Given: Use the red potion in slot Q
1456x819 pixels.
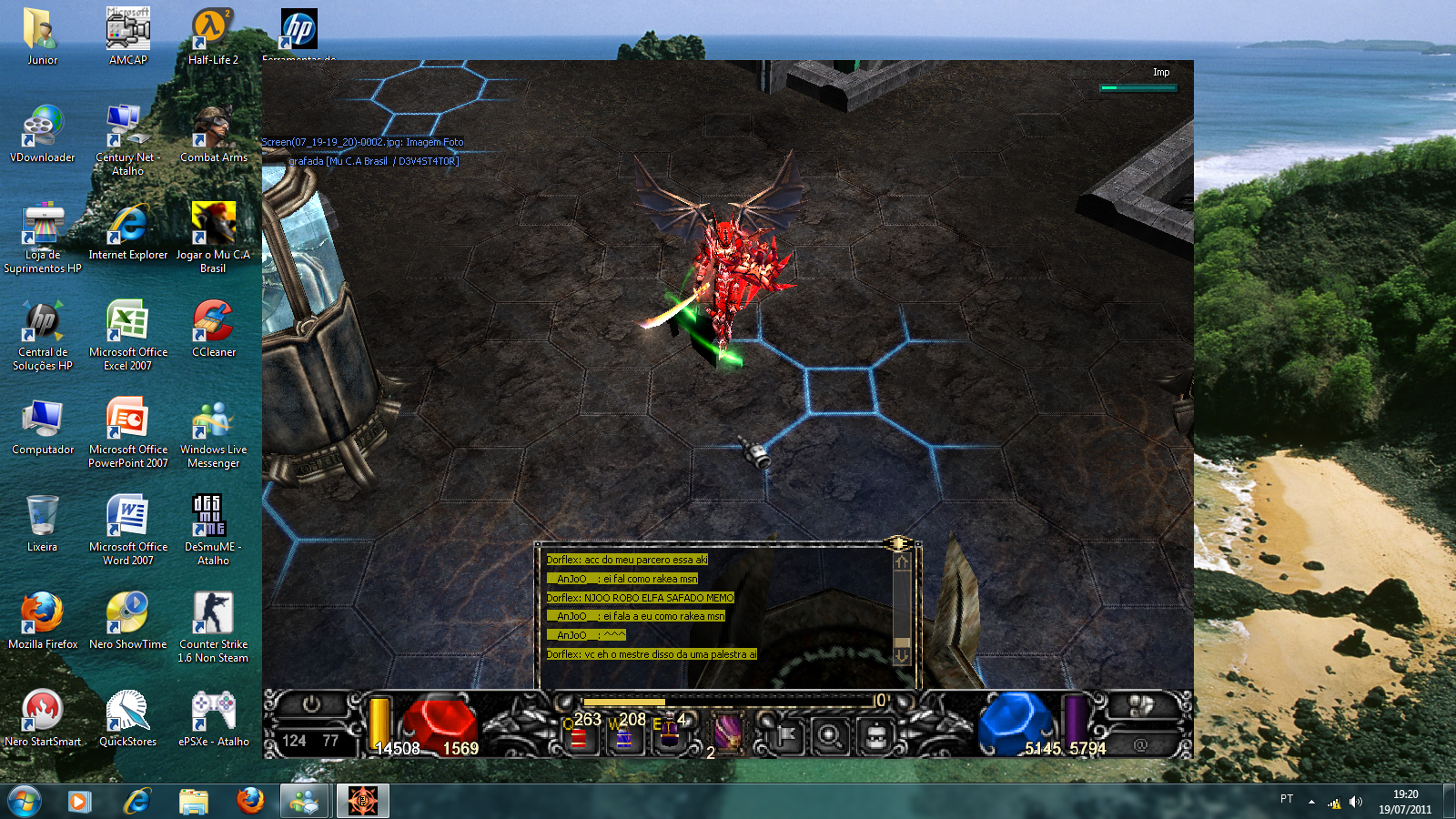Looking at the screenshot, I should (579, 735).
